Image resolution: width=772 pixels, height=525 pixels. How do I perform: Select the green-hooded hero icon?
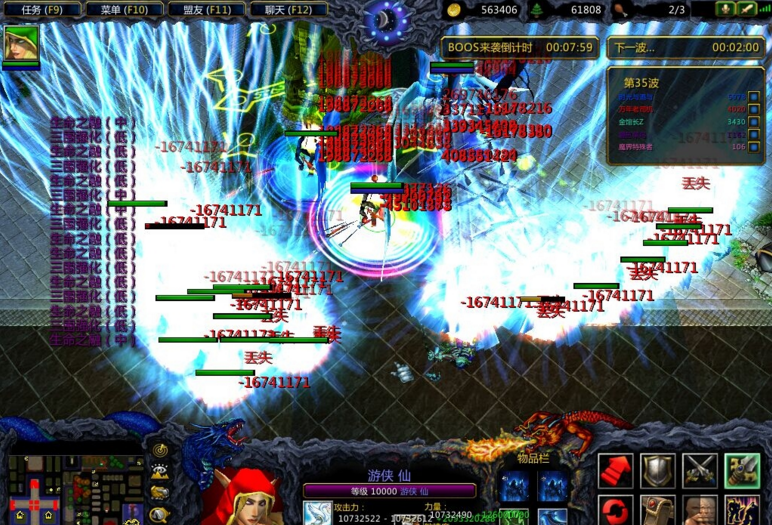coord(21,43)
